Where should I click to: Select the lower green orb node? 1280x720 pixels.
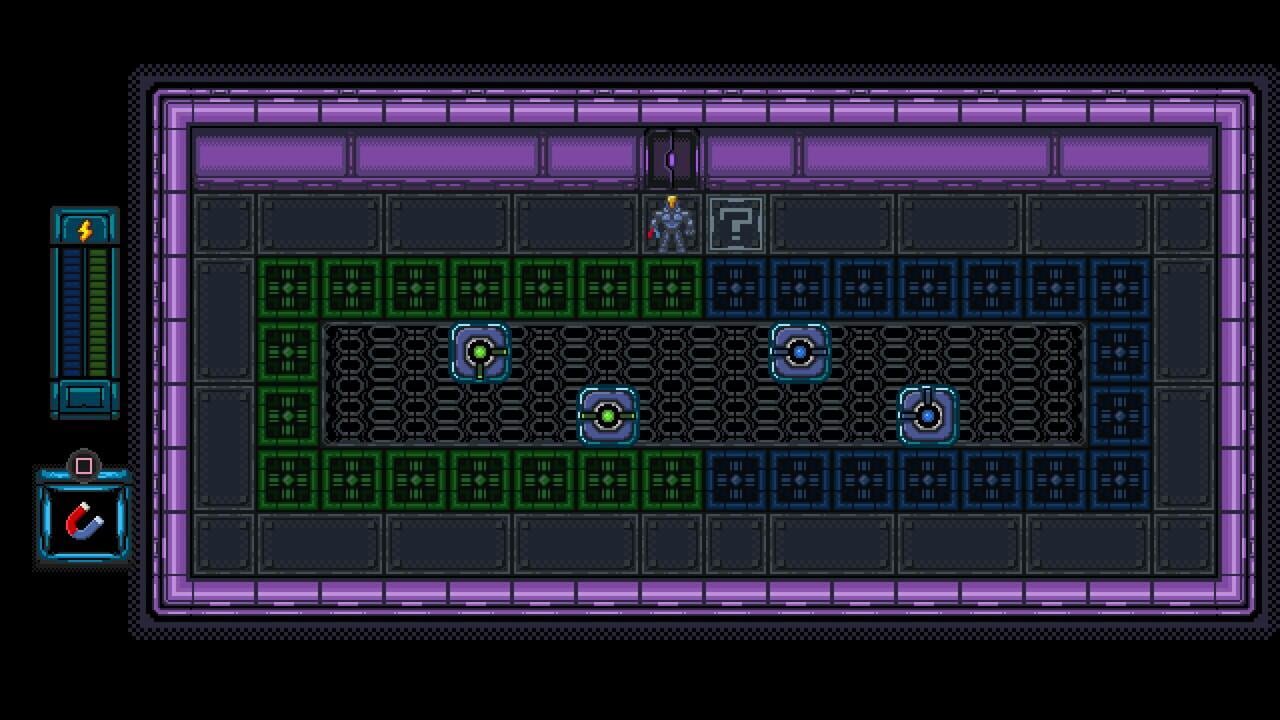pyautogui.click(x=608, y=417)
